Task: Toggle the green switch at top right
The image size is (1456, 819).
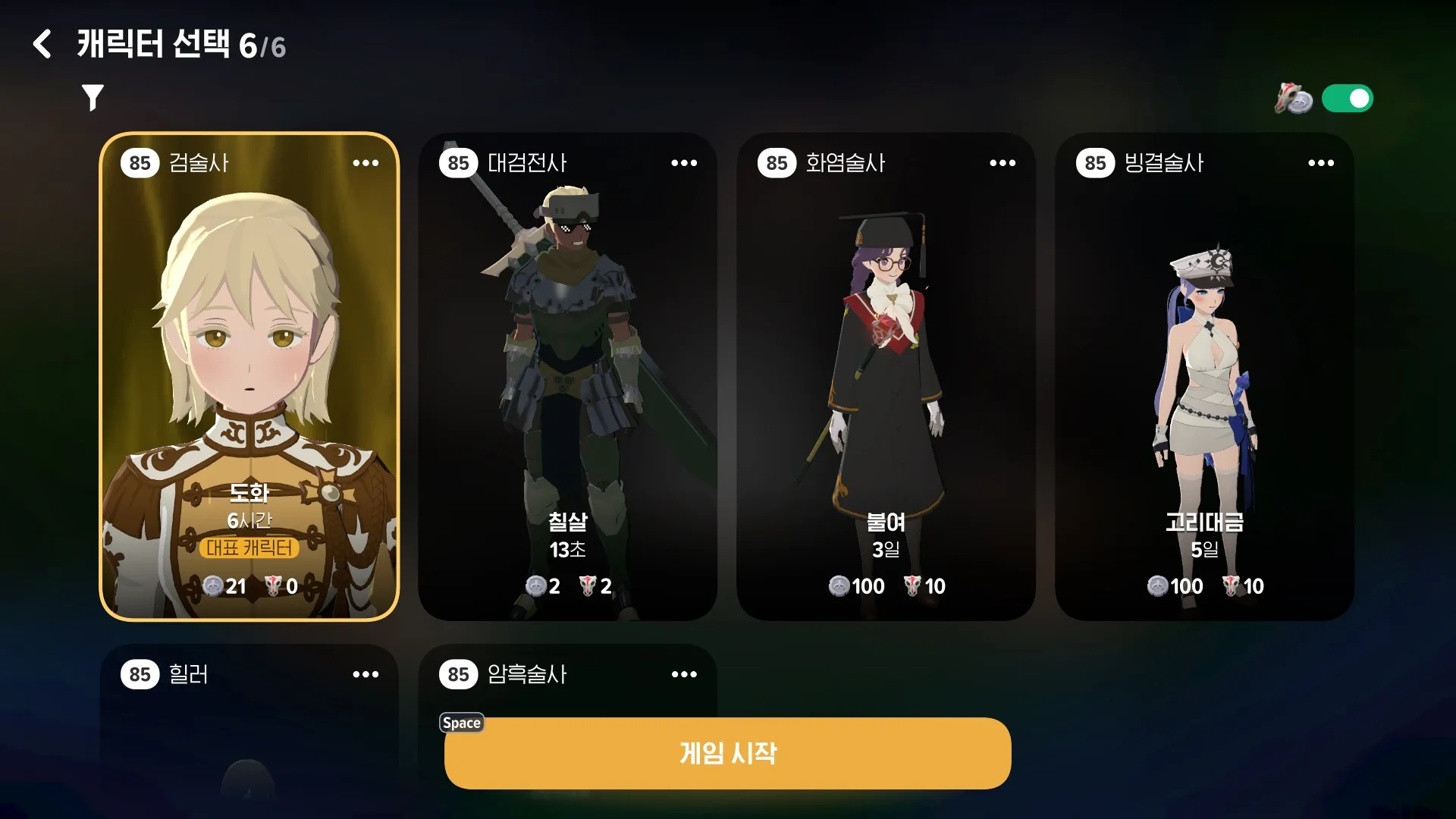Action: click(x=1347, y=99)
